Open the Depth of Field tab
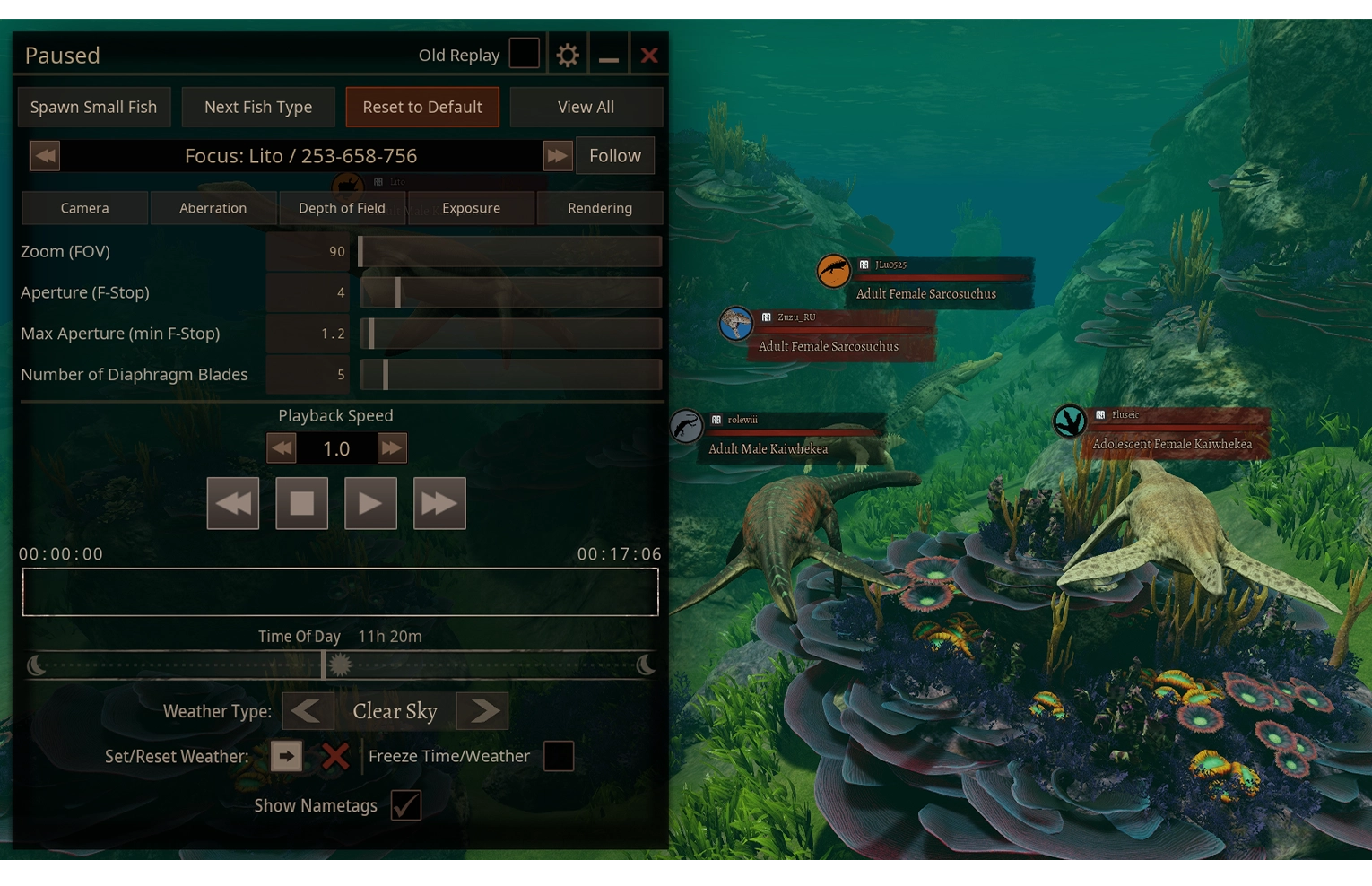Image resolution: width=1372 pixels, height=886 pixels. tap(342, 208)
